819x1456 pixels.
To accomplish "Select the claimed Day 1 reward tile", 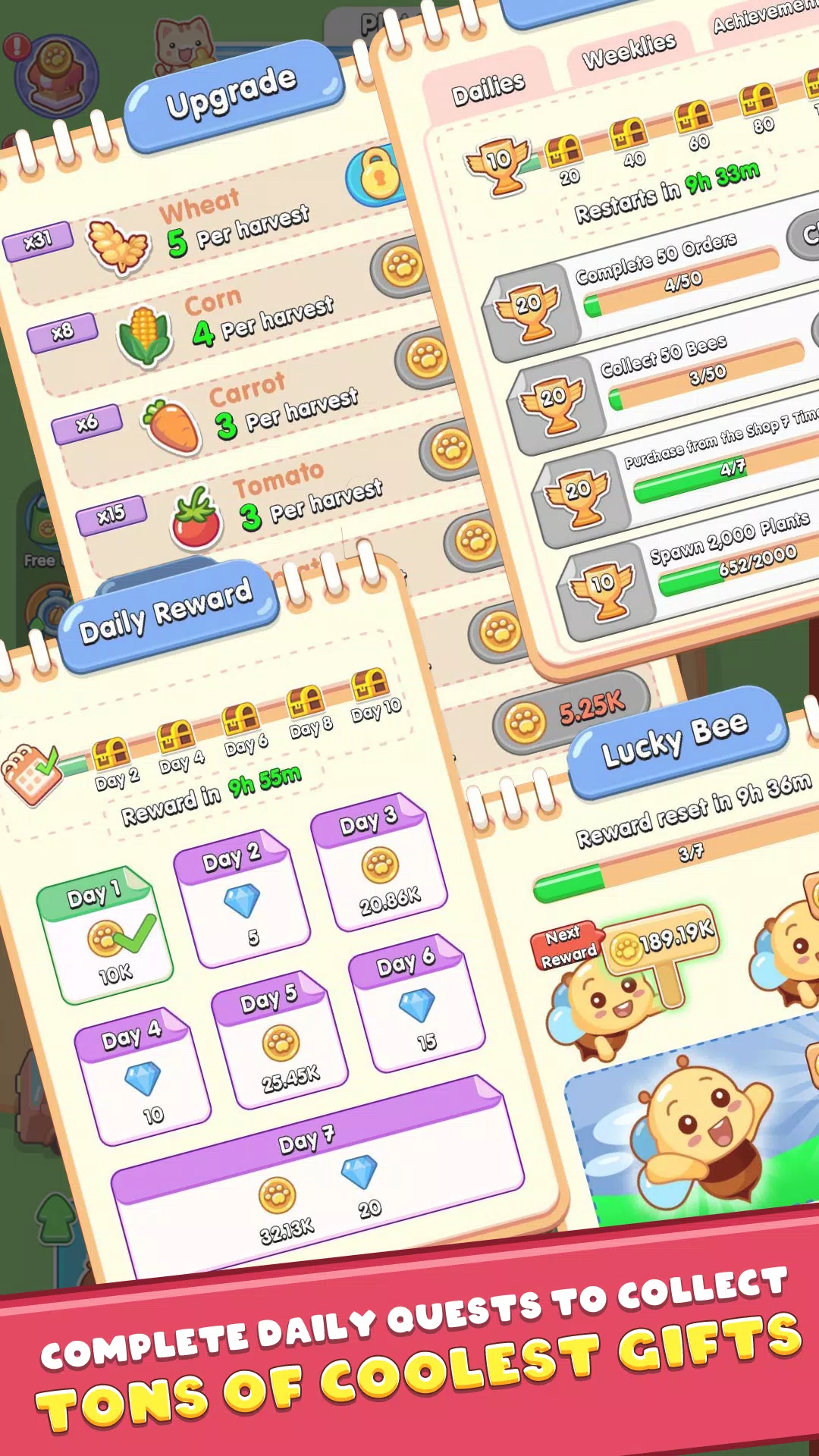I will [x=105, y=934].
